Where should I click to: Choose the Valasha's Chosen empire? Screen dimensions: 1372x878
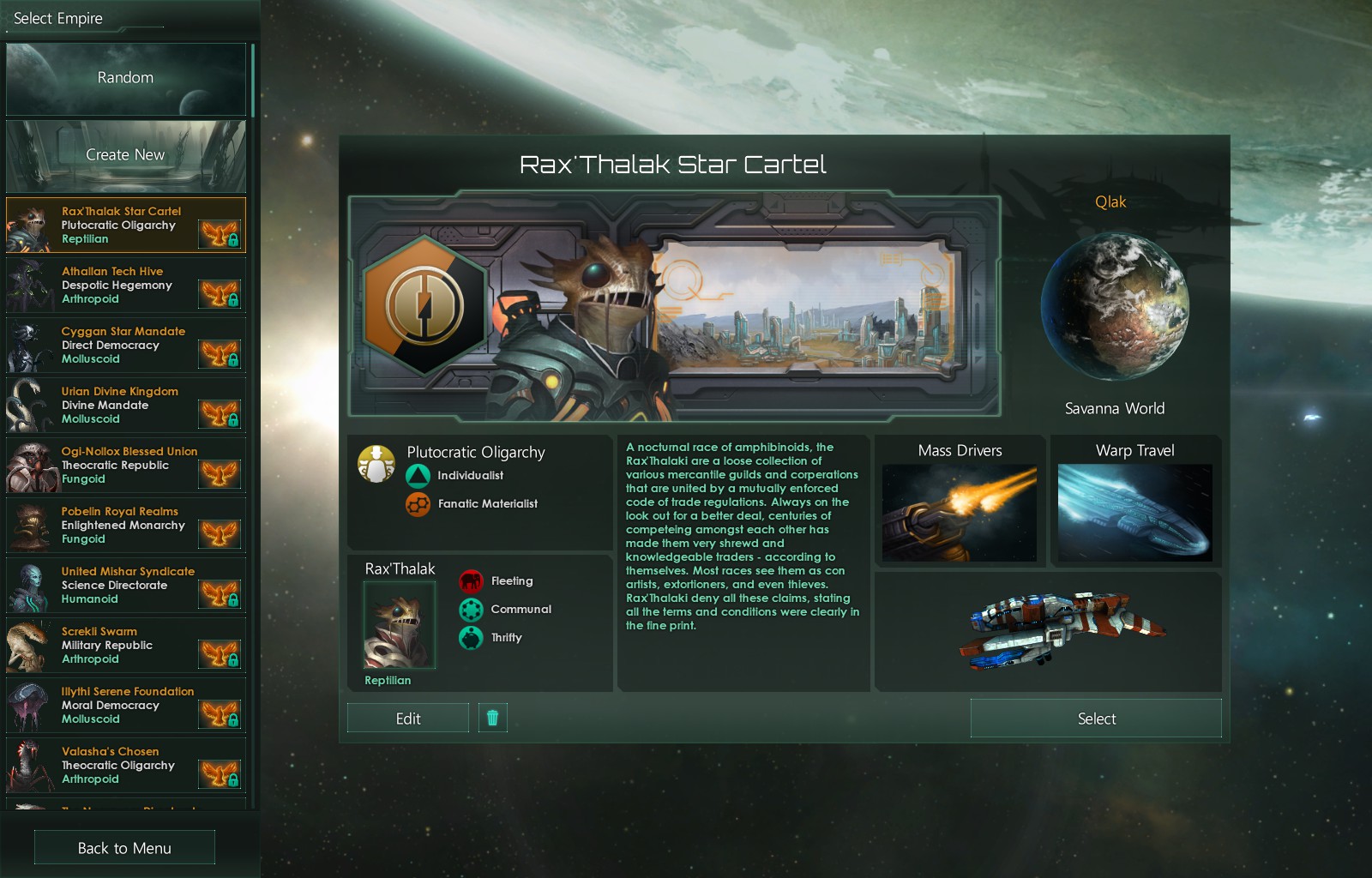tap(125, 766)
